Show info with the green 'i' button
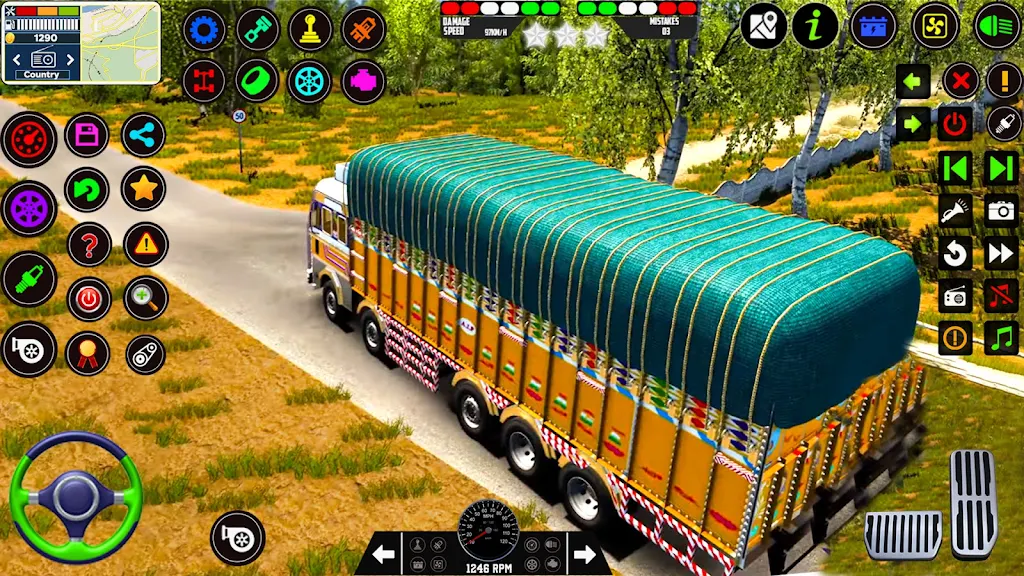 pos(815,26)
